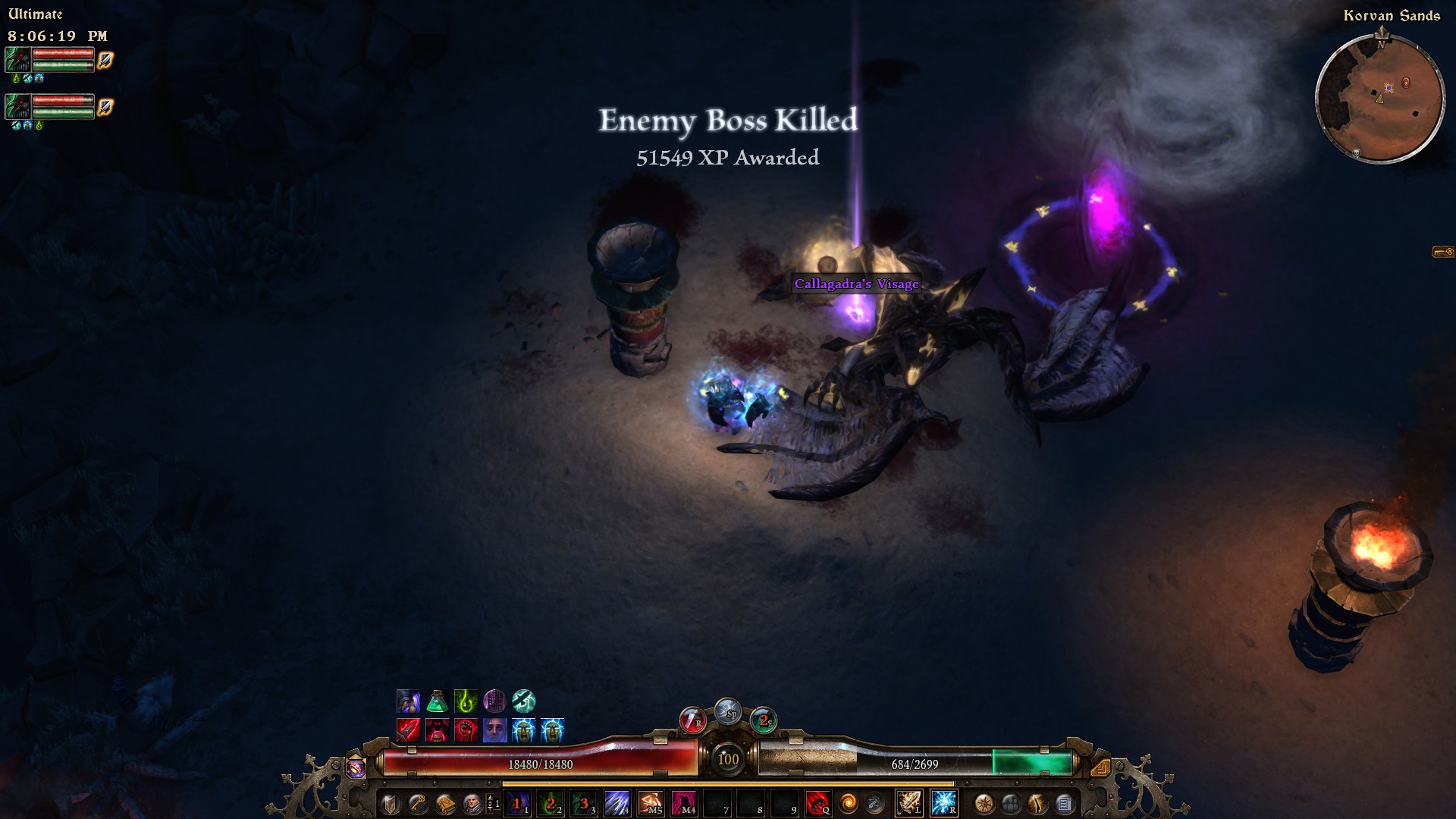Click the first pet portrait

[18, 60]
